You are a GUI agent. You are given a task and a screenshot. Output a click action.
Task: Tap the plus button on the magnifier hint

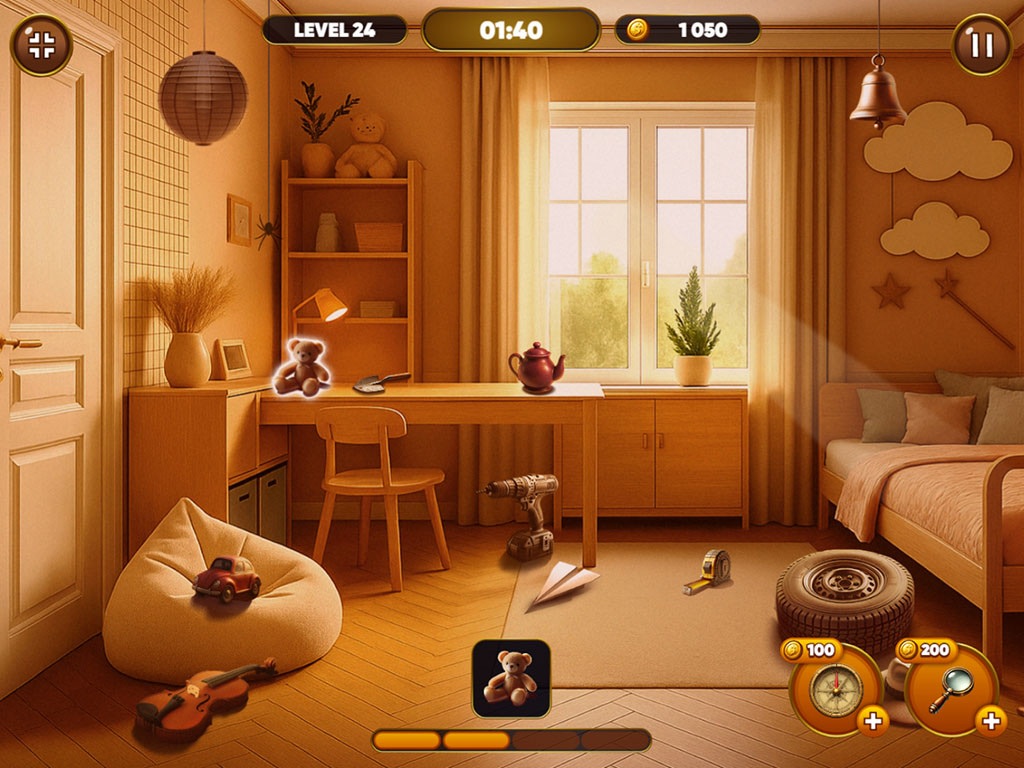click(x=990, y=720)
